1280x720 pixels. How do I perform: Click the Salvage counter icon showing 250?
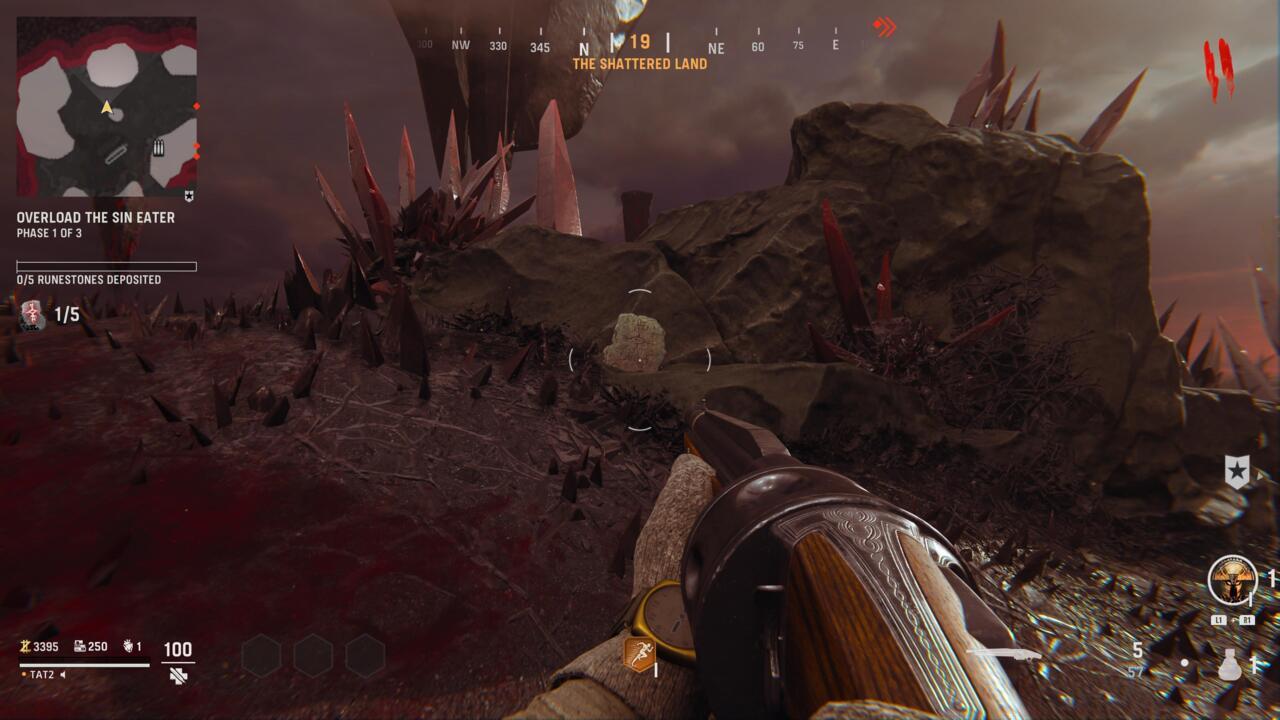80,646
